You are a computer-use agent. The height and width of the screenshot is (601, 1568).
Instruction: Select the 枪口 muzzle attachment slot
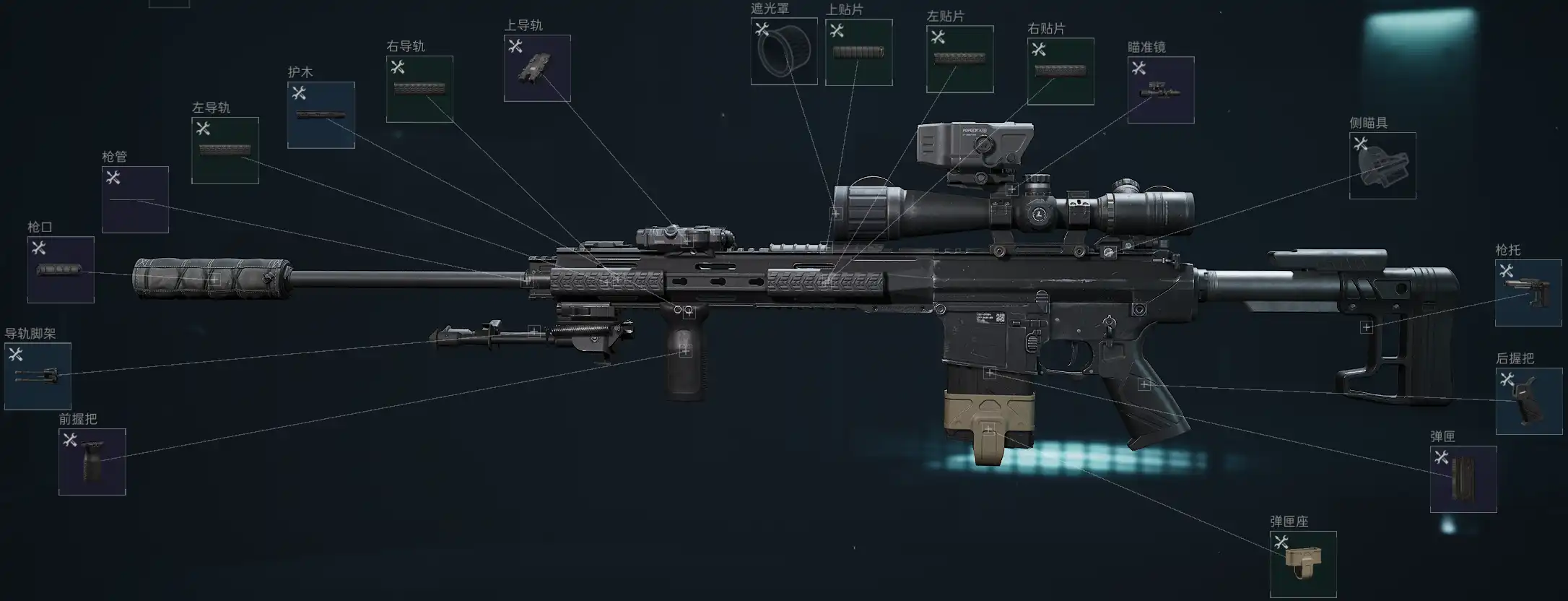click(x=61, y=269)
